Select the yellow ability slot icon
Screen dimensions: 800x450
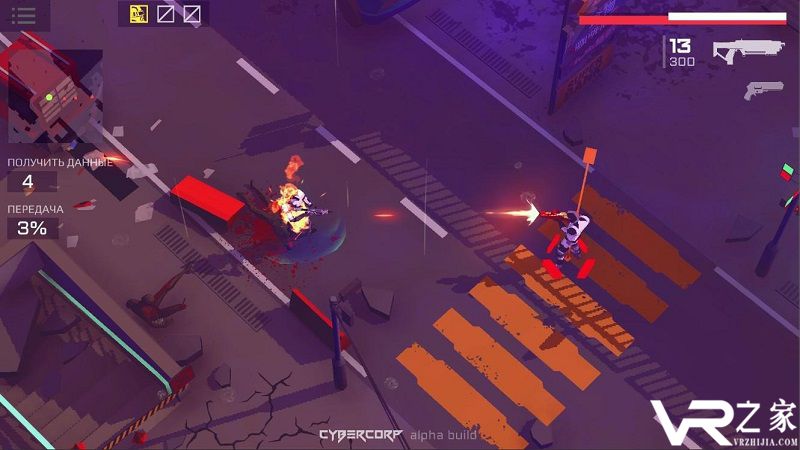point(139,14)
